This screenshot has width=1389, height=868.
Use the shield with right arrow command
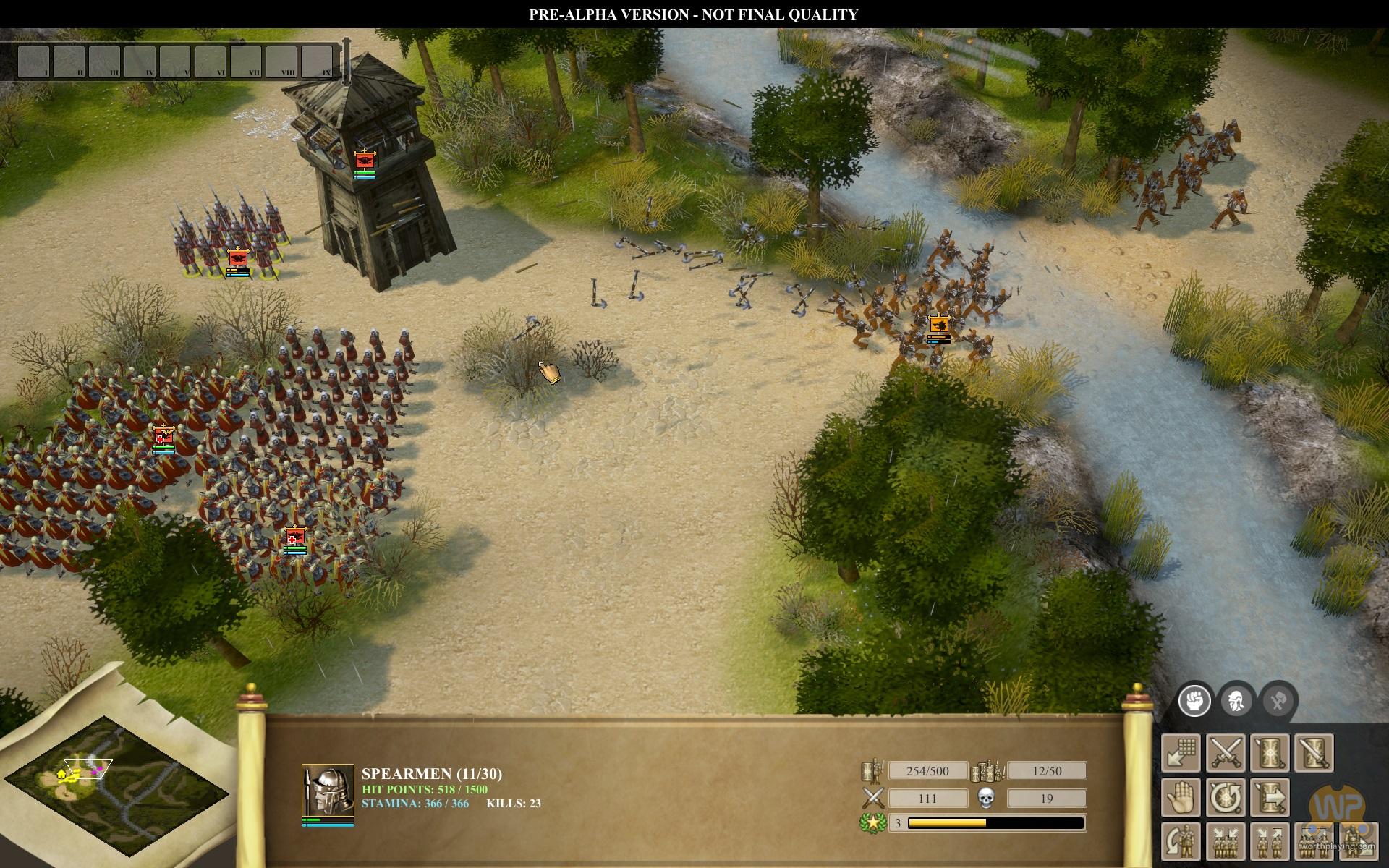coord(1270,797)
